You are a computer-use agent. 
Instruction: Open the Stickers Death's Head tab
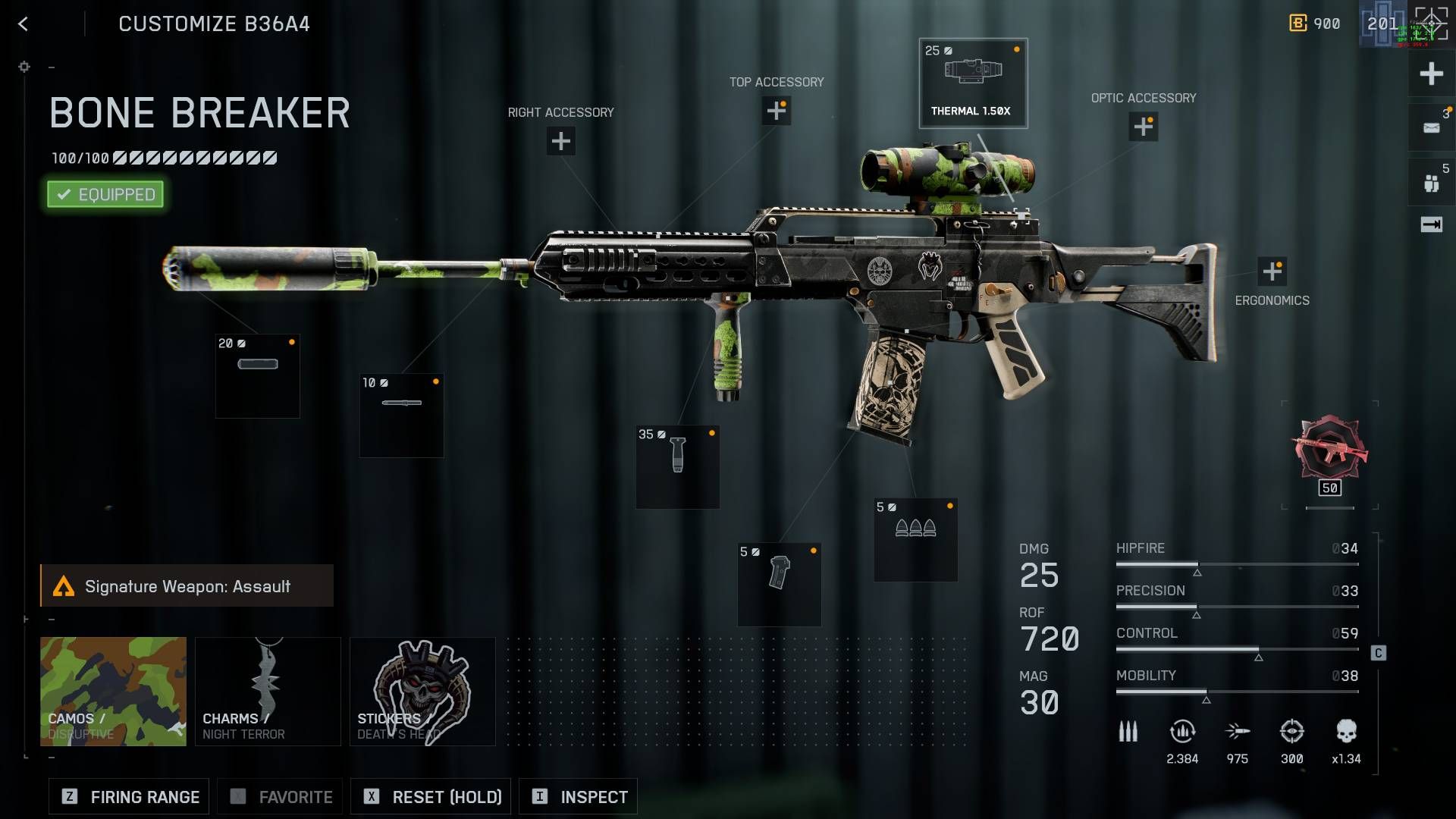pos(422,691)
